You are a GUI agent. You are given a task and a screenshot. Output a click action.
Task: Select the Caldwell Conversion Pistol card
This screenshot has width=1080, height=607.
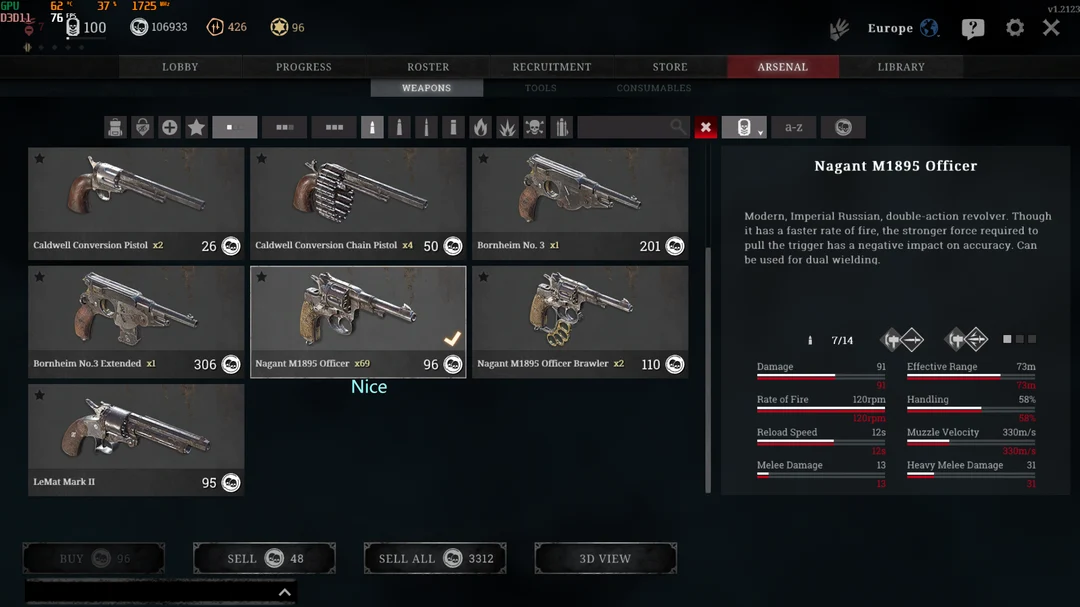136,204
